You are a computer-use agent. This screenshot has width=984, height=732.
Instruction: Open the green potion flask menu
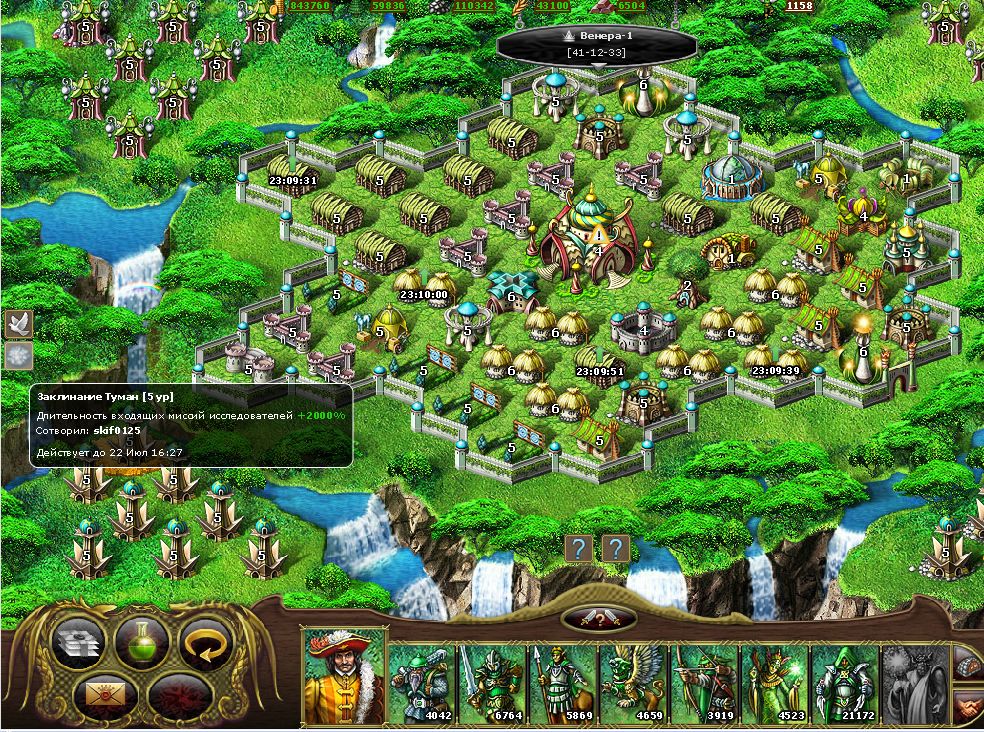tap(141, 641)
